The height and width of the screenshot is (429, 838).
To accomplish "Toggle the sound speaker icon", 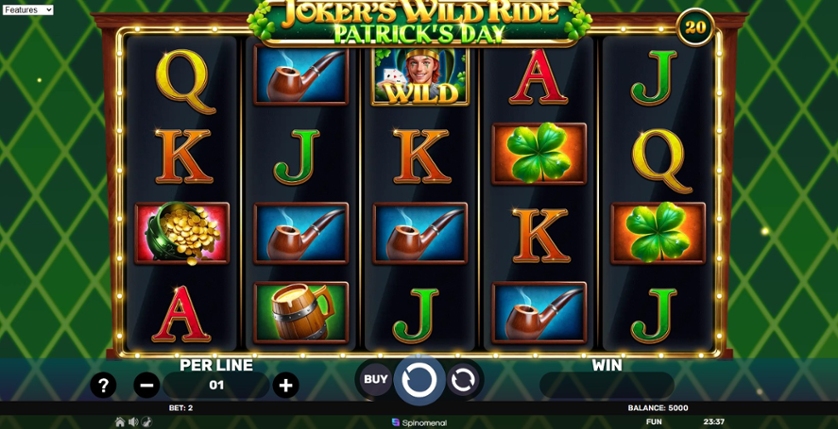I will tap(133, 422).
